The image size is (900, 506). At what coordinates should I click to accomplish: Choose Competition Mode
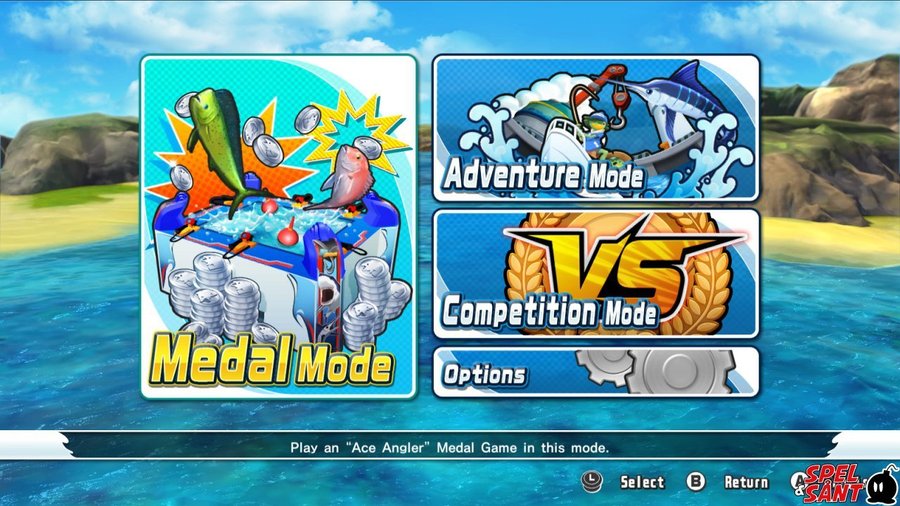tap(595, 273)
